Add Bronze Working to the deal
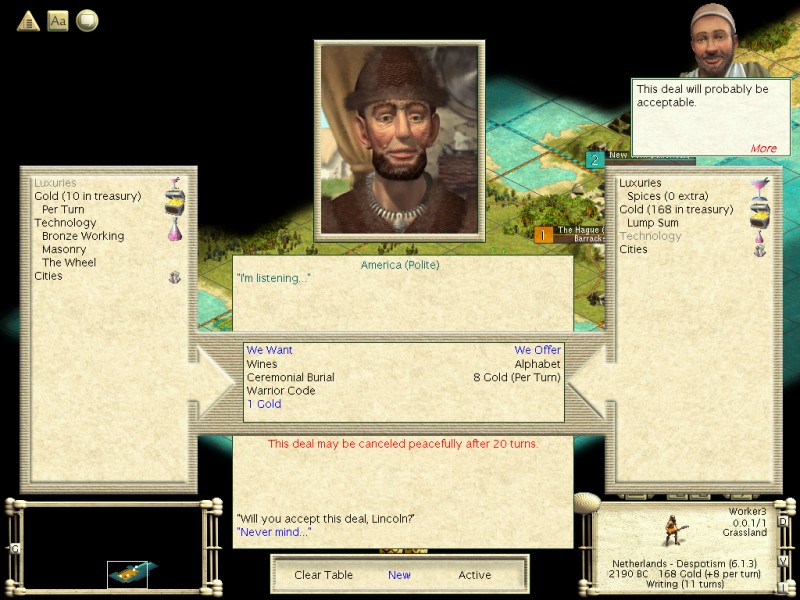 (x=83, y=236)
